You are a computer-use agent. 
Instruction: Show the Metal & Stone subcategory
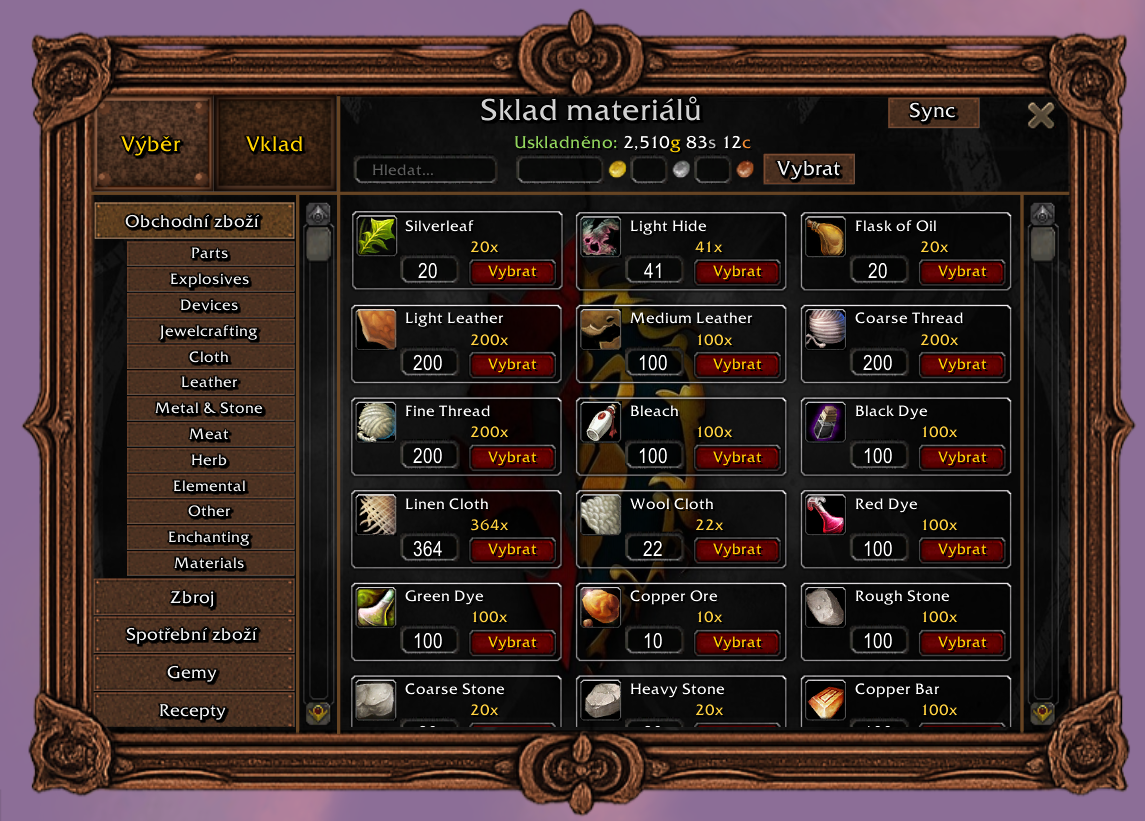tap(210, 408)
